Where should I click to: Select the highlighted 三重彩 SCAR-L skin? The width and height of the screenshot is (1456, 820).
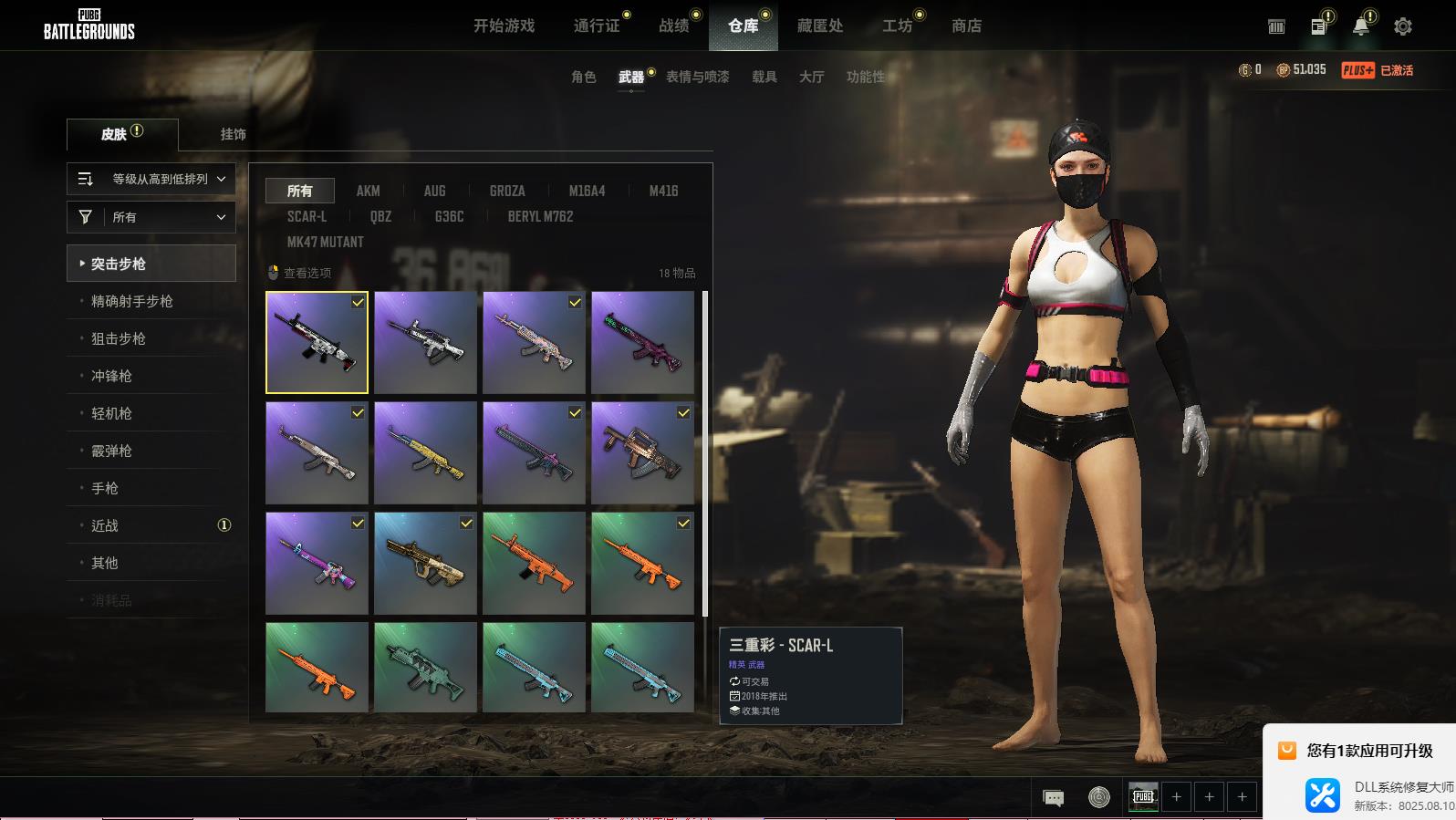[x=317, y=342]
